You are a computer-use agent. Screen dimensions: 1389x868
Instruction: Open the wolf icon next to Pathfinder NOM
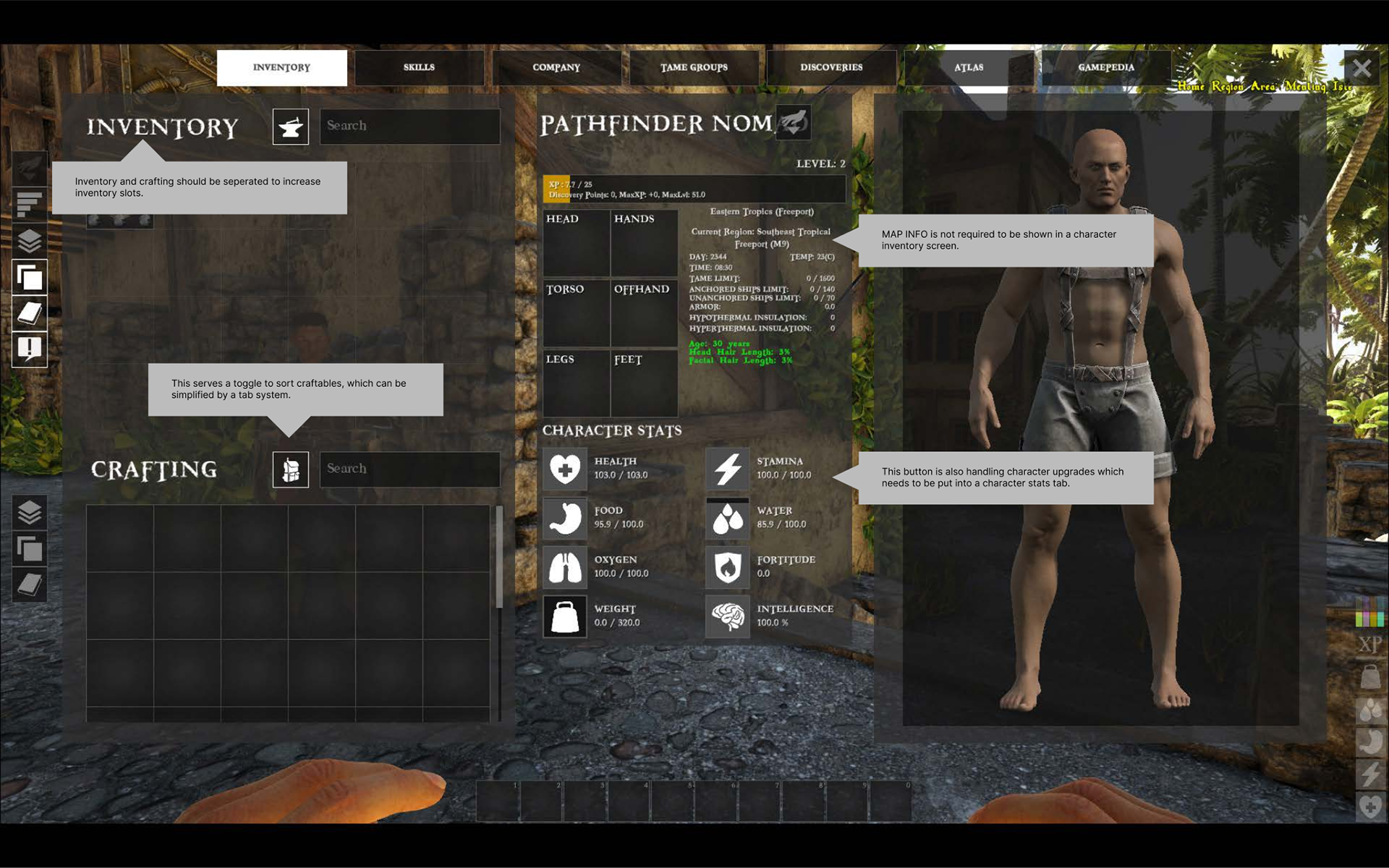point(793,123)
